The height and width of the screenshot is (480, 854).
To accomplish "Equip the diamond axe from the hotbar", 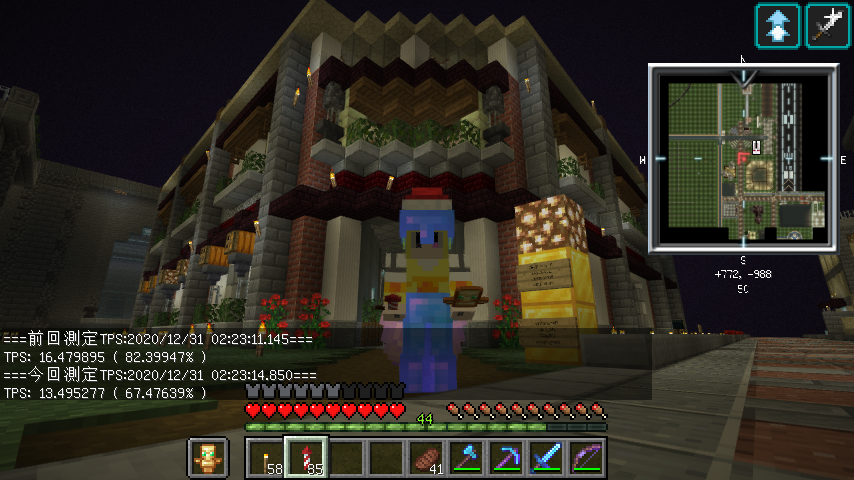I will tap(466, 458).
